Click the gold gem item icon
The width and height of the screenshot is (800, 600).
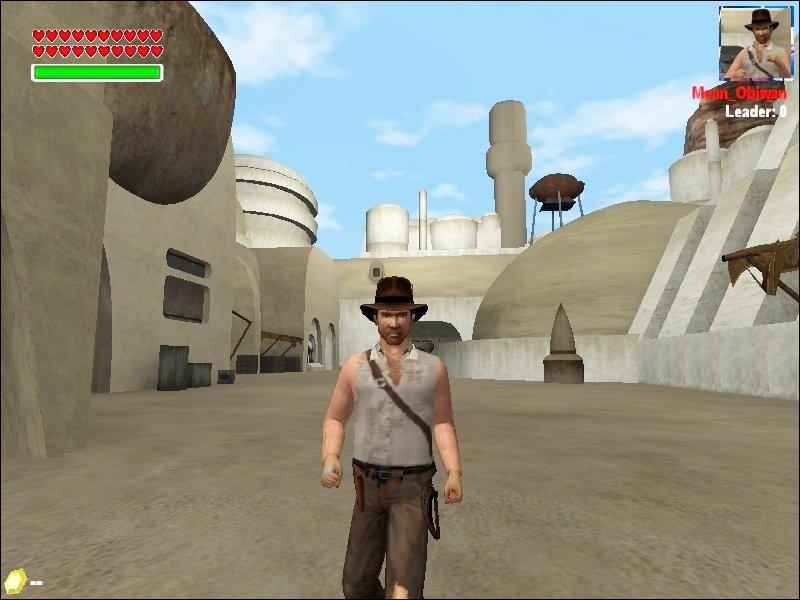click(x=14, y=579)
